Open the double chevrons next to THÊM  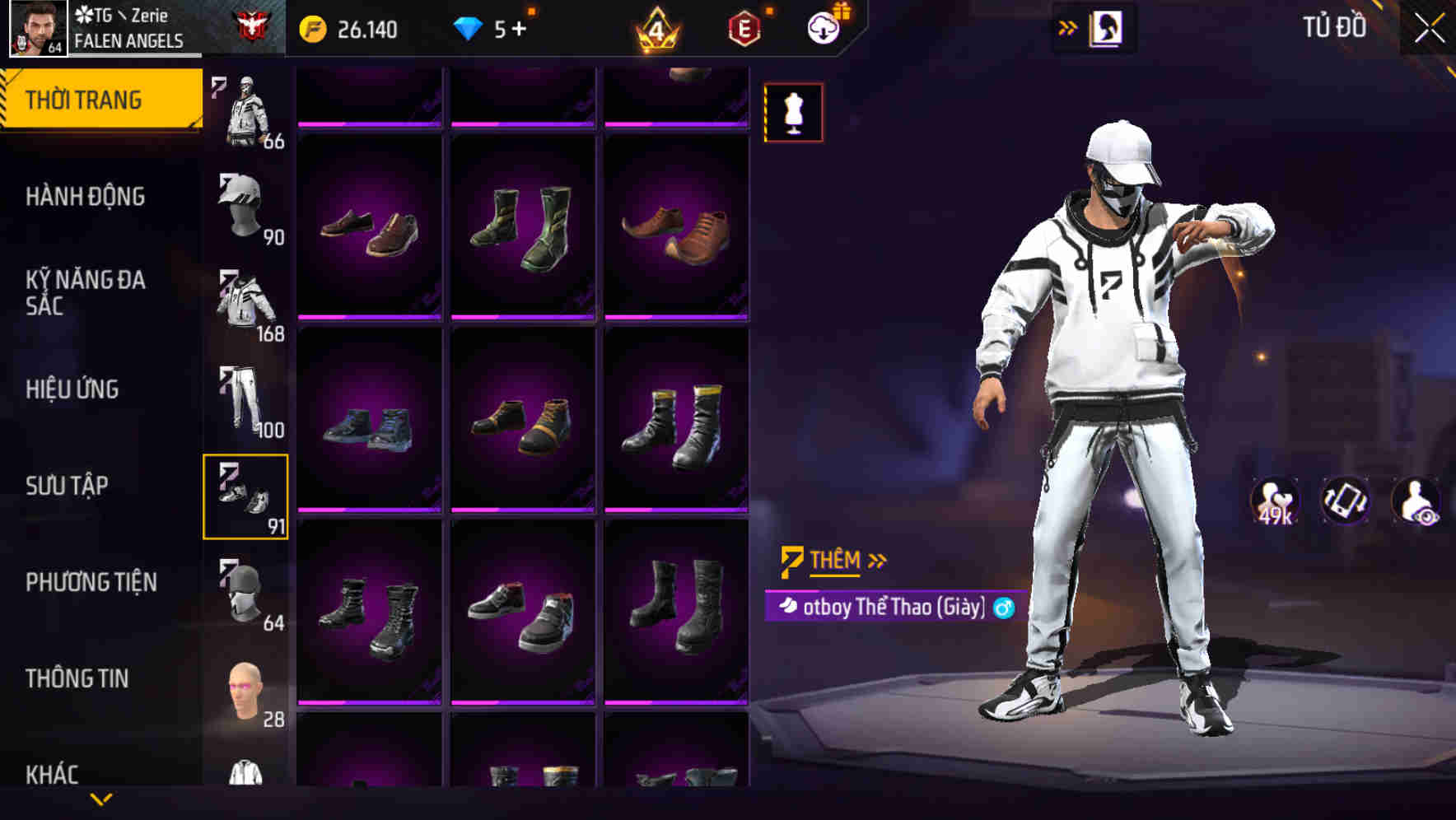[875, 559]
